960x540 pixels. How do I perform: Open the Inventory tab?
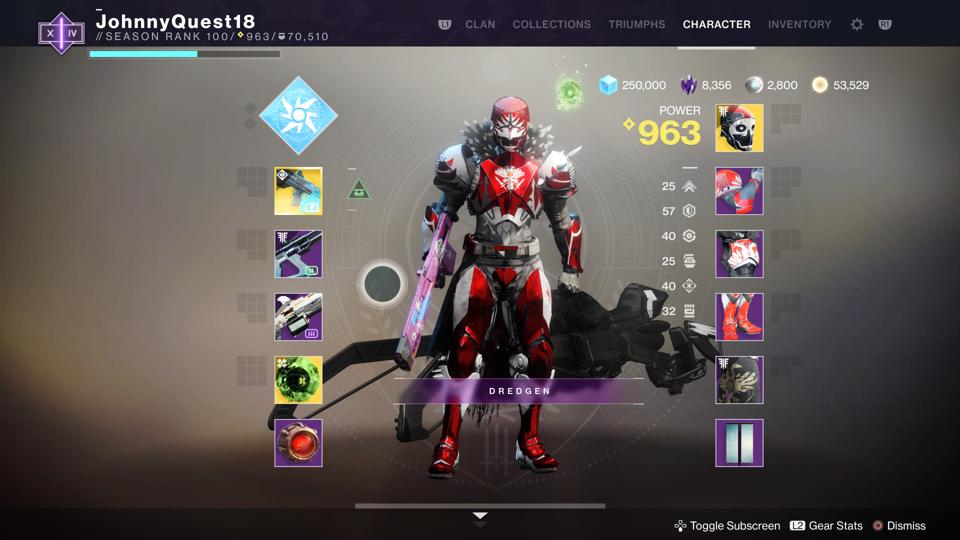coord(799,24)
